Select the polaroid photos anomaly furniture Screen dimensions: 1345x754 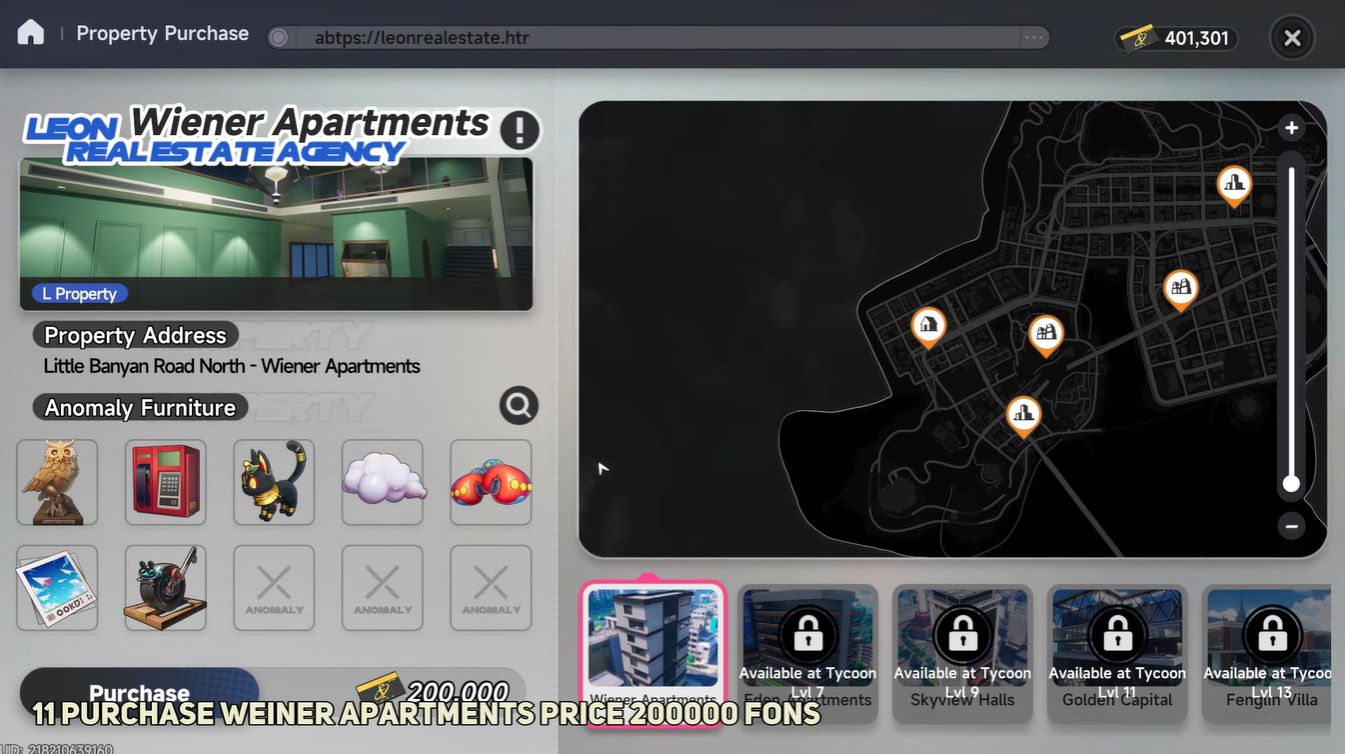click(56, 587)
